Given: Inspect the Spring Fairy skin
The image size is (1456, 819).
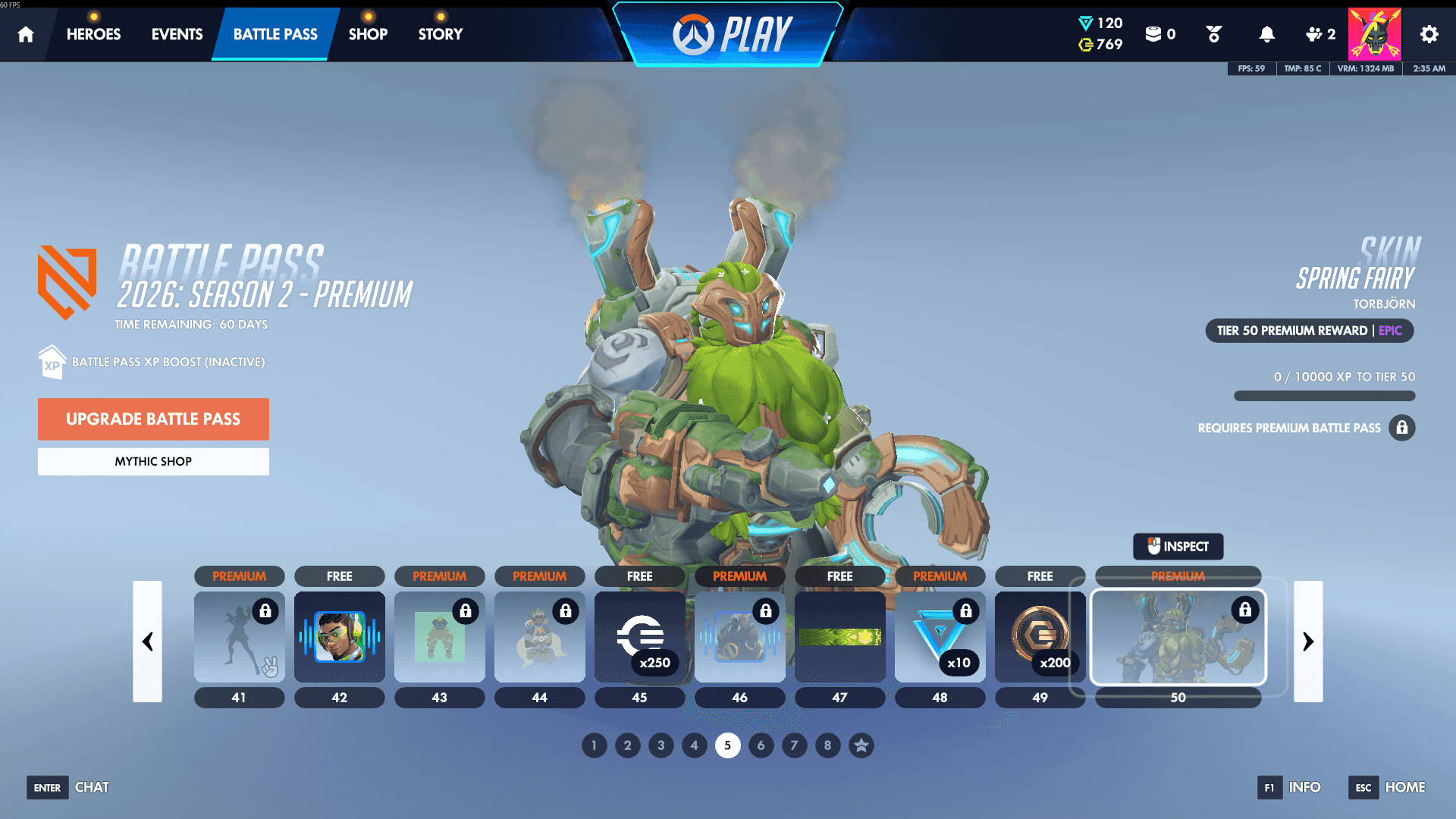Looking at the screenshot, I should [1178, 546].
